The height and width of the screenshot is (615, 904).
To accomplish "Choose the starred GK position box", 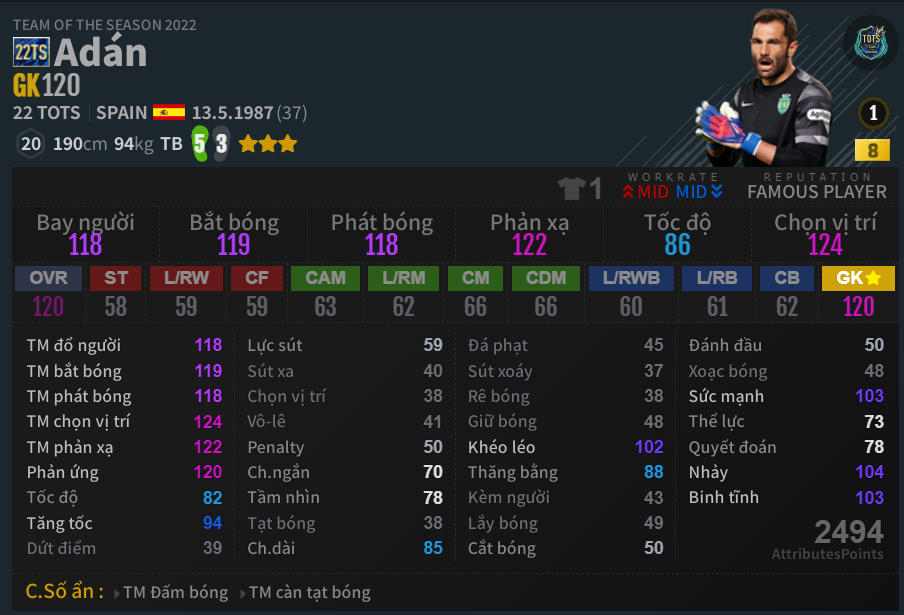I will [x=858, y=292].
